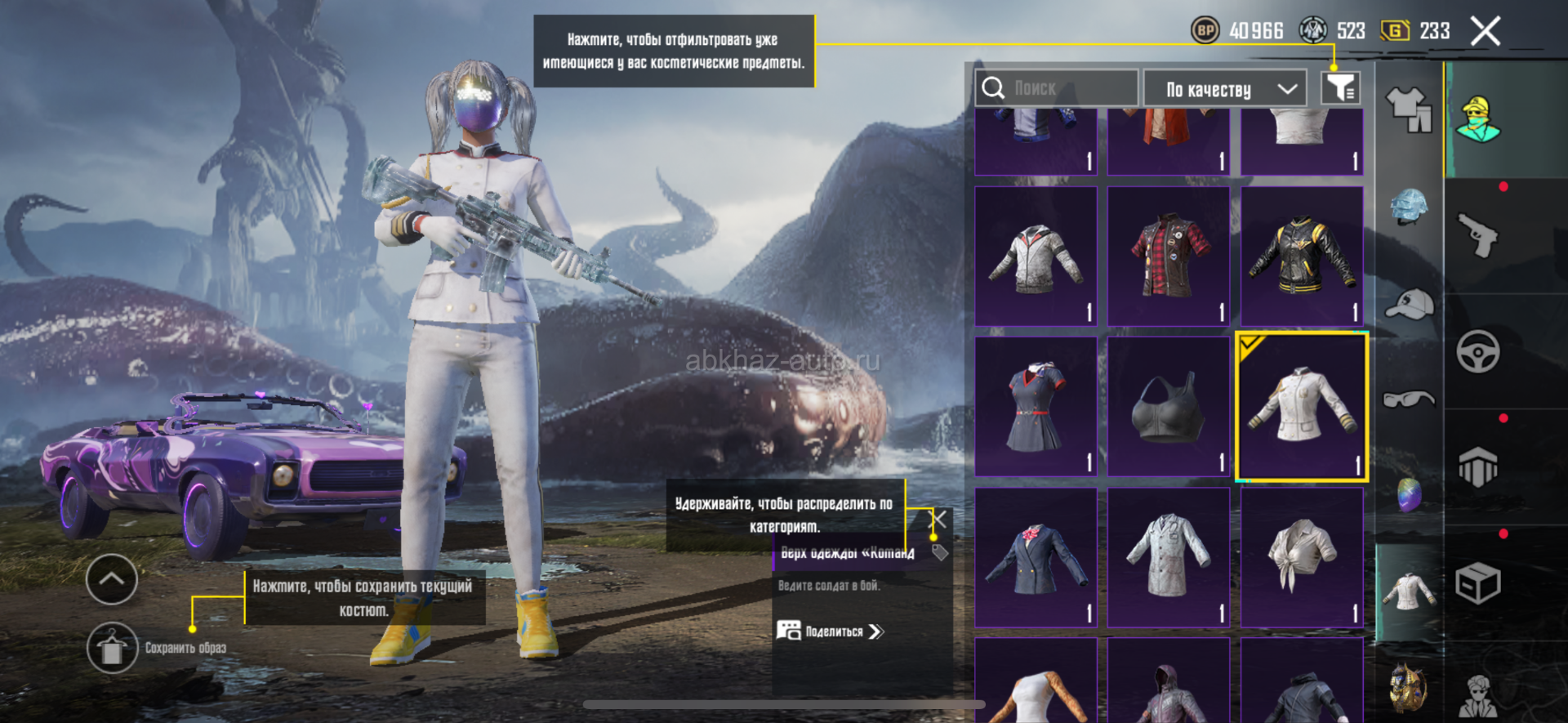Select the red plaid vest item
Image resolution: width=1568 pixels, height=723 pixels.
tap(1169, 257)
